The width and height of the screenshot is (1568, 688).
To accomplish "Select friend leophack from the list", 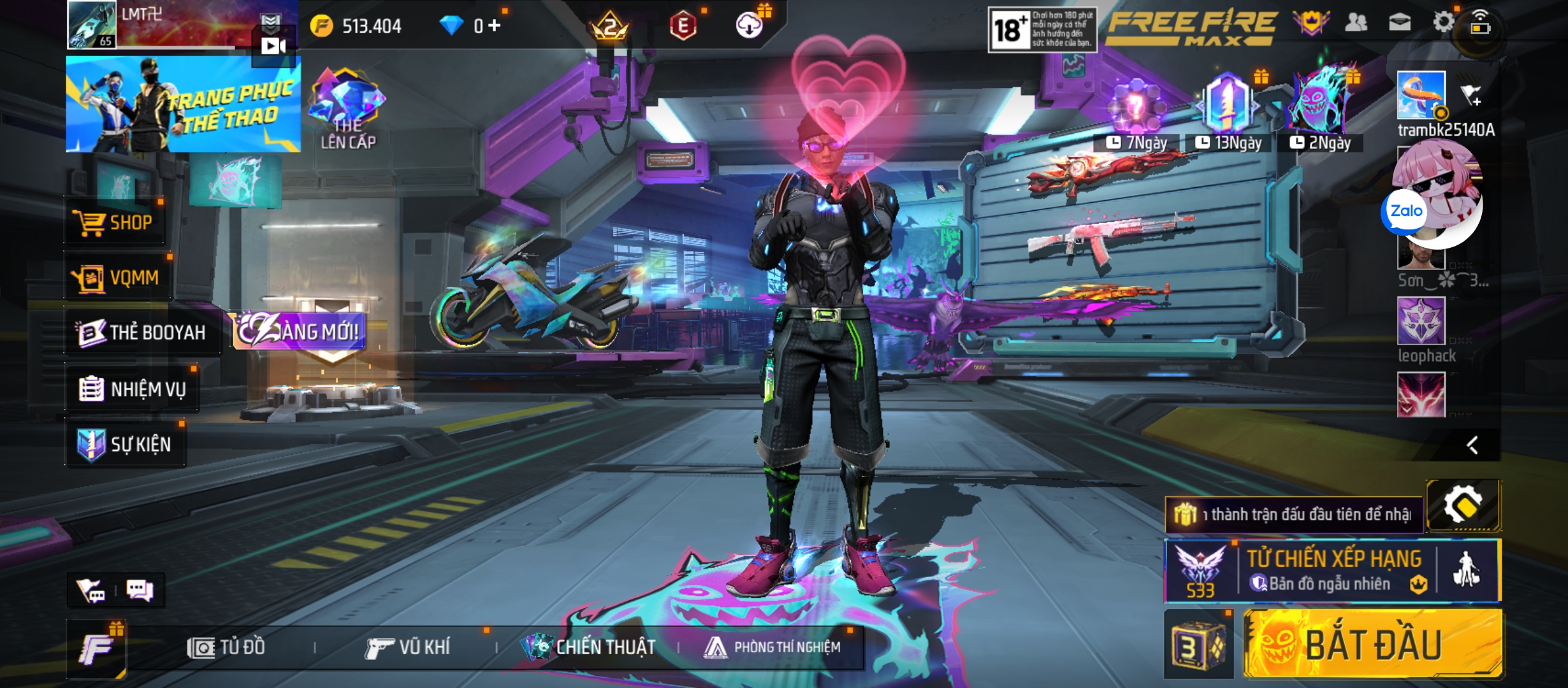I will pyautogui.click(x=1421, y=322).
